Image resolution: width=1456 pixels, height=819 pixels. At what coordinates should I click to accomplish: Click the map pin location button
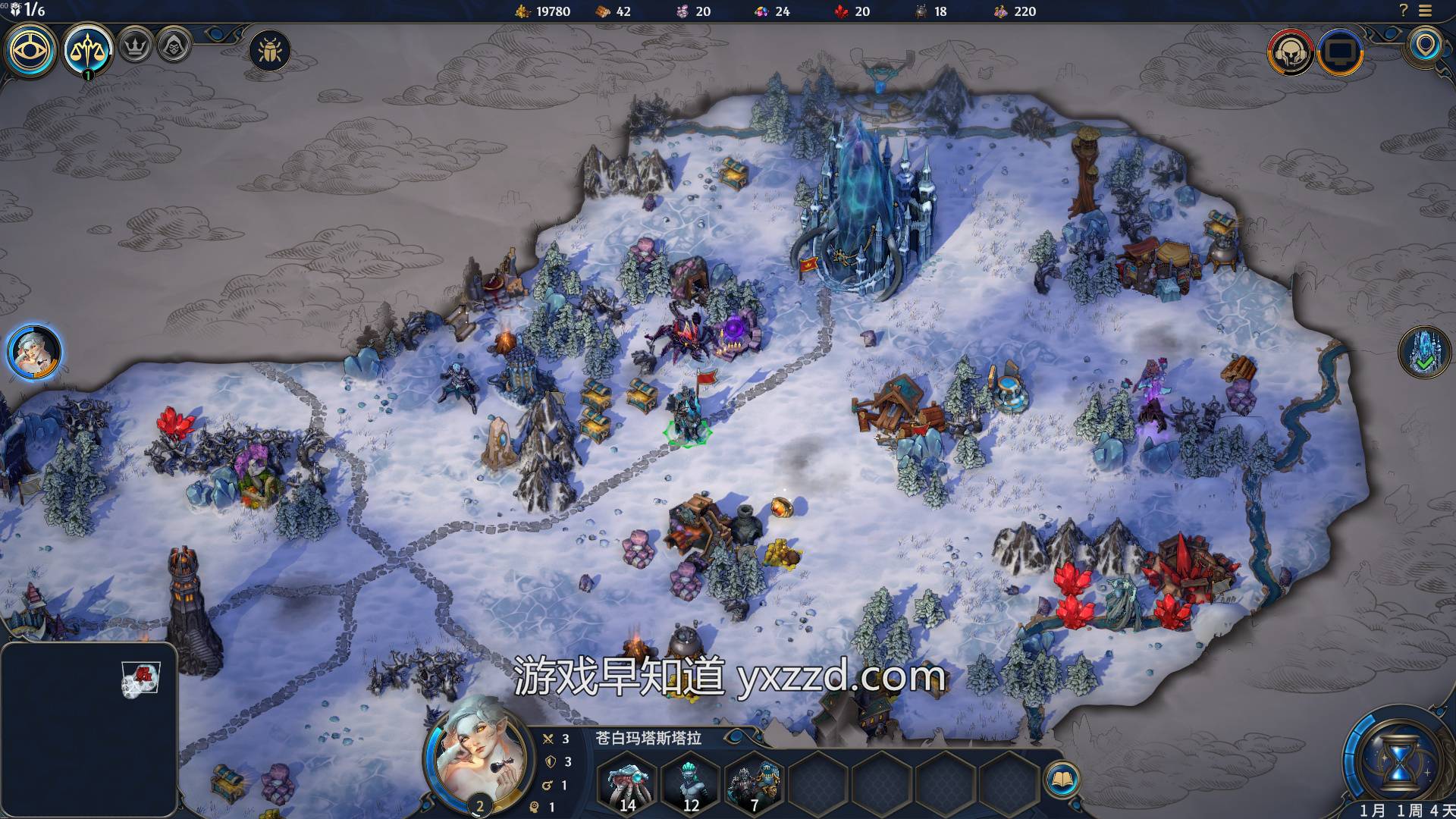[x=1425, y=45]
